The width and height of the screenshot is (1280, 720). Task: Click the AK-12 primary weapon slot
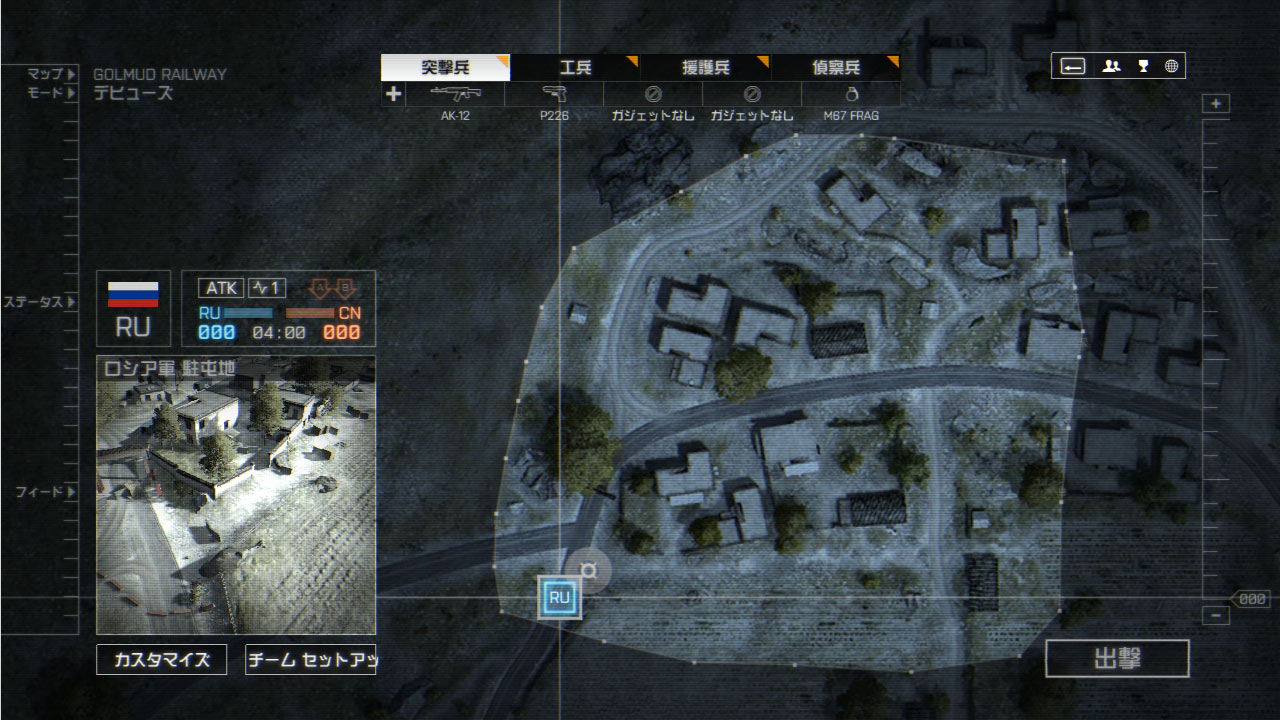point(455,94)
